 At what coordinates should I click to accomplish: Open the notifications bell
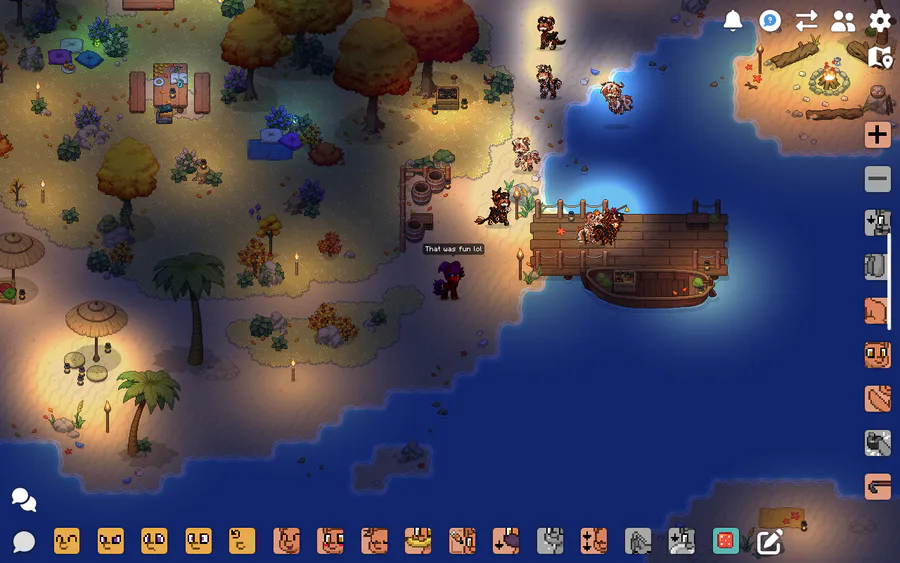tap(733, 21)
